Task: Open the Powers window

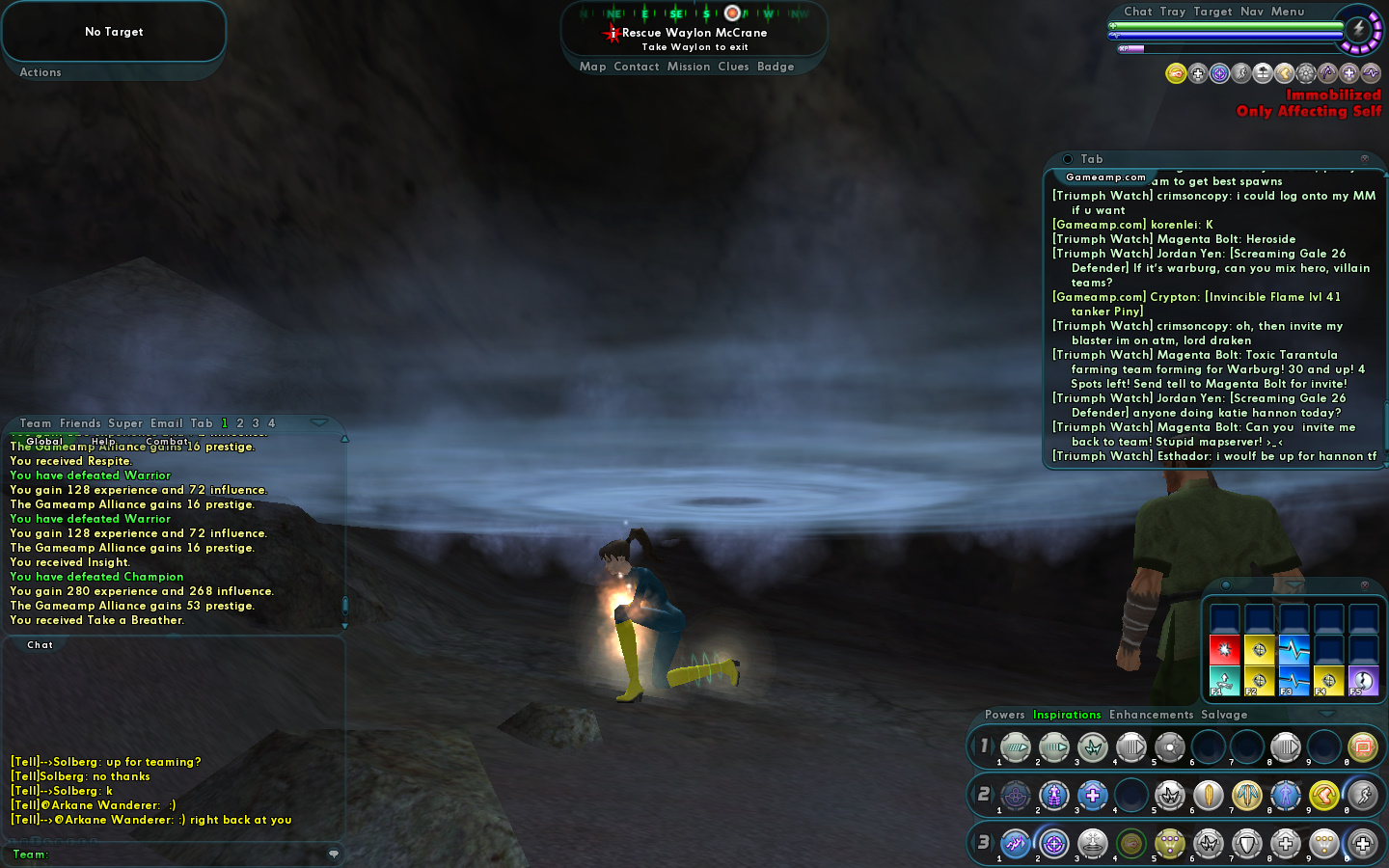Action: 1004,715
